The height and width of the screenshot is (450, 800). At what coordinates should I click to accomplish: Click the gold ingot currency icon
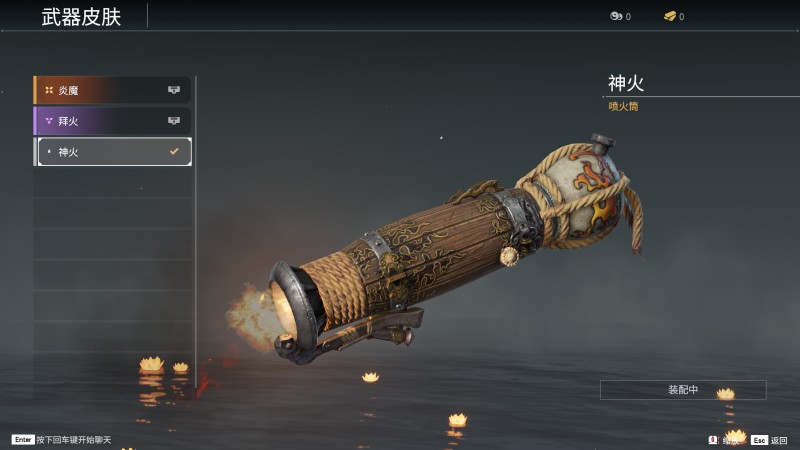[x=670, y=16]
